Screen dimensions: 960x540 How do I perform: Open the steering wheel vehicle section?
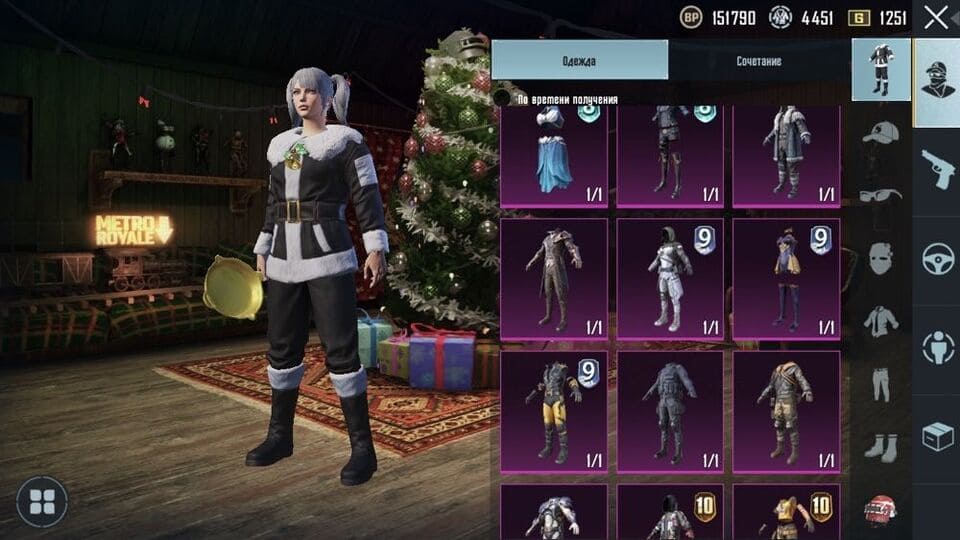pyautogui.click(x=937, y=259)
